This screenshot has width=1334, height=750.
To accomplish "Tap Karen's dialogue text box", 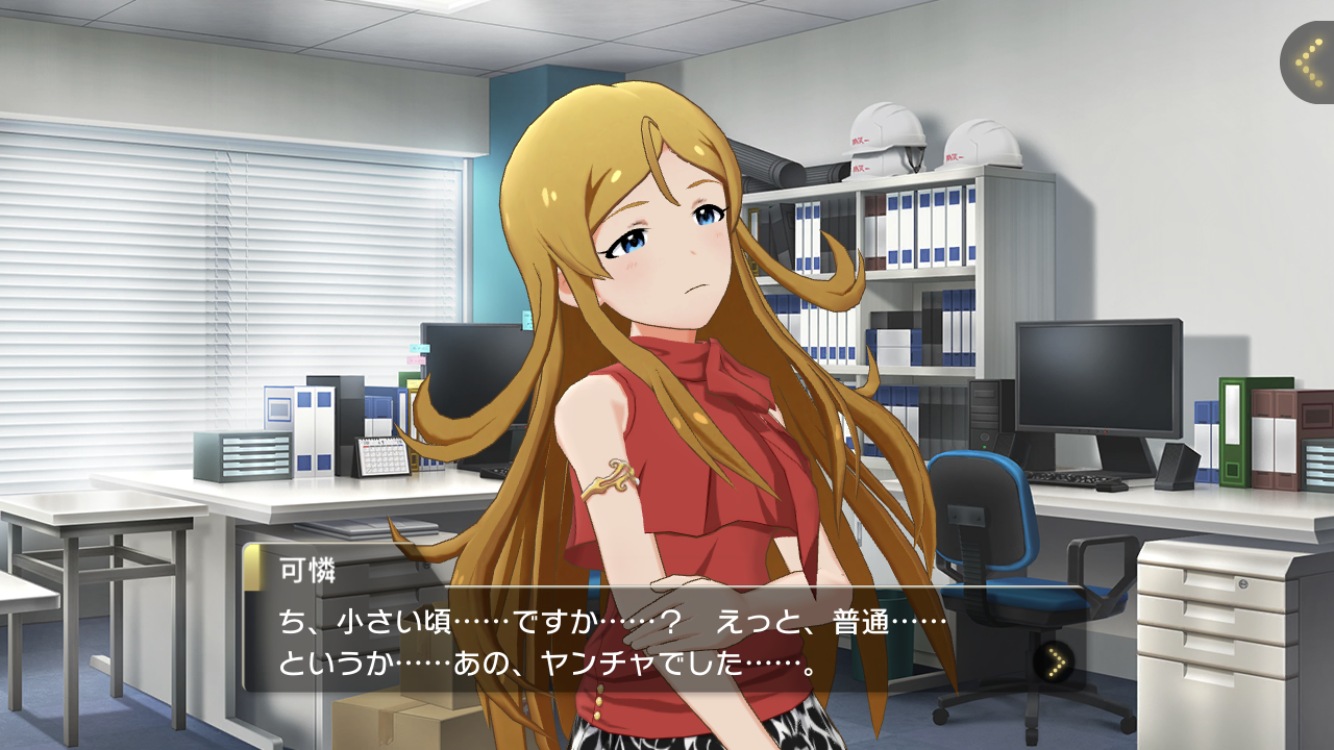I will [640, 640].
